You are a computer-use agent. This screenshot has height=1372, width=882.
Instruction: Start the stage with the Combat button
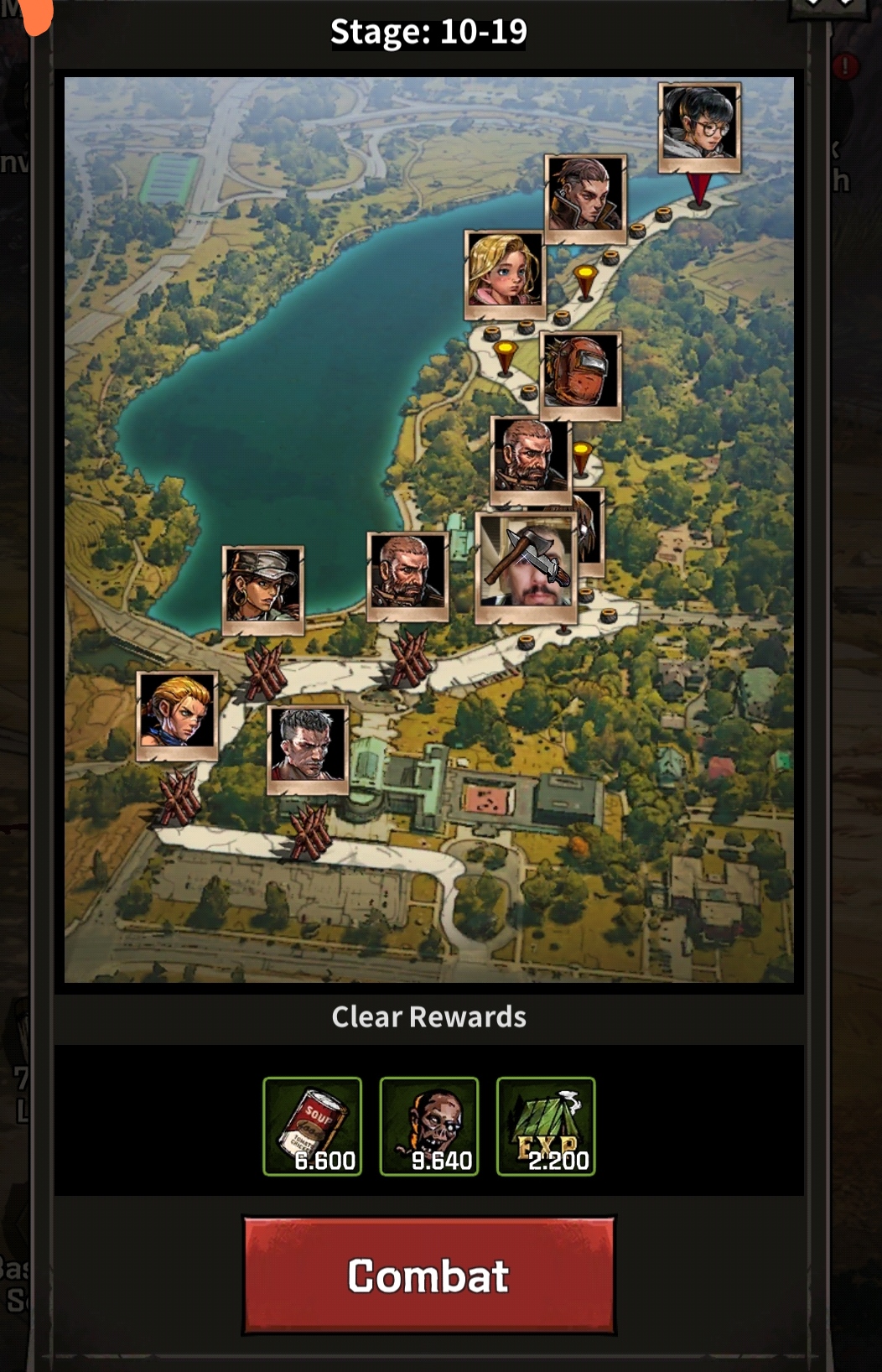click(428, 1275)
